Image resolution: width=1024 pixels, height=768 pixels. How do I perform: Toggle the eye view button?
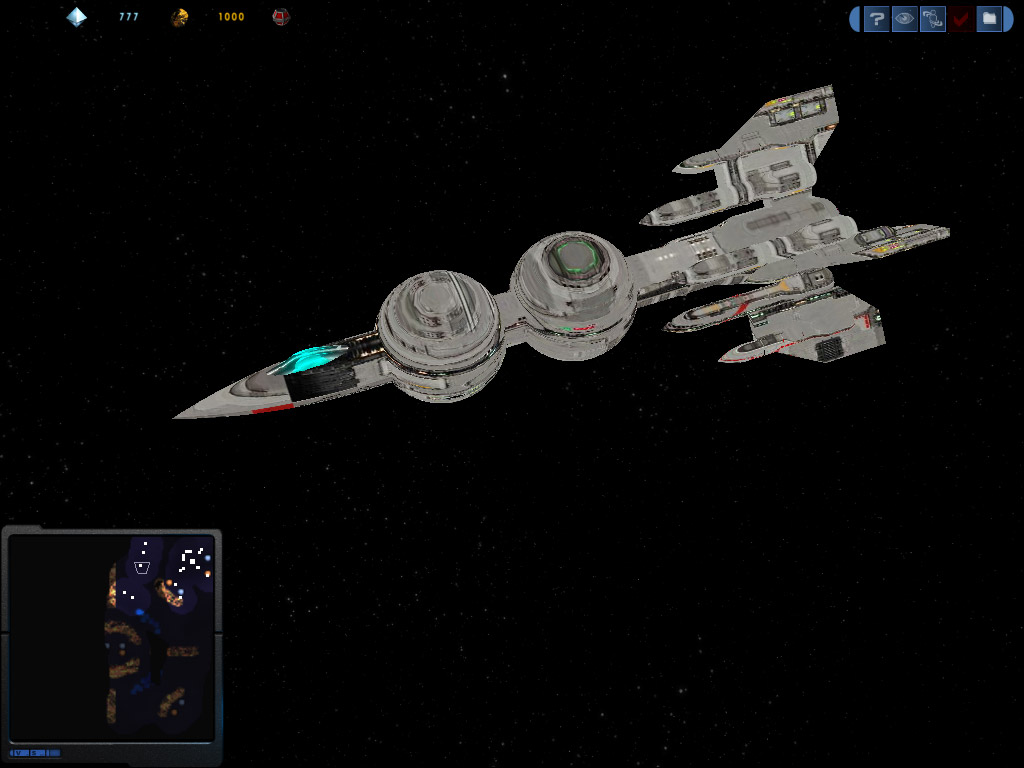pos(904,18)
